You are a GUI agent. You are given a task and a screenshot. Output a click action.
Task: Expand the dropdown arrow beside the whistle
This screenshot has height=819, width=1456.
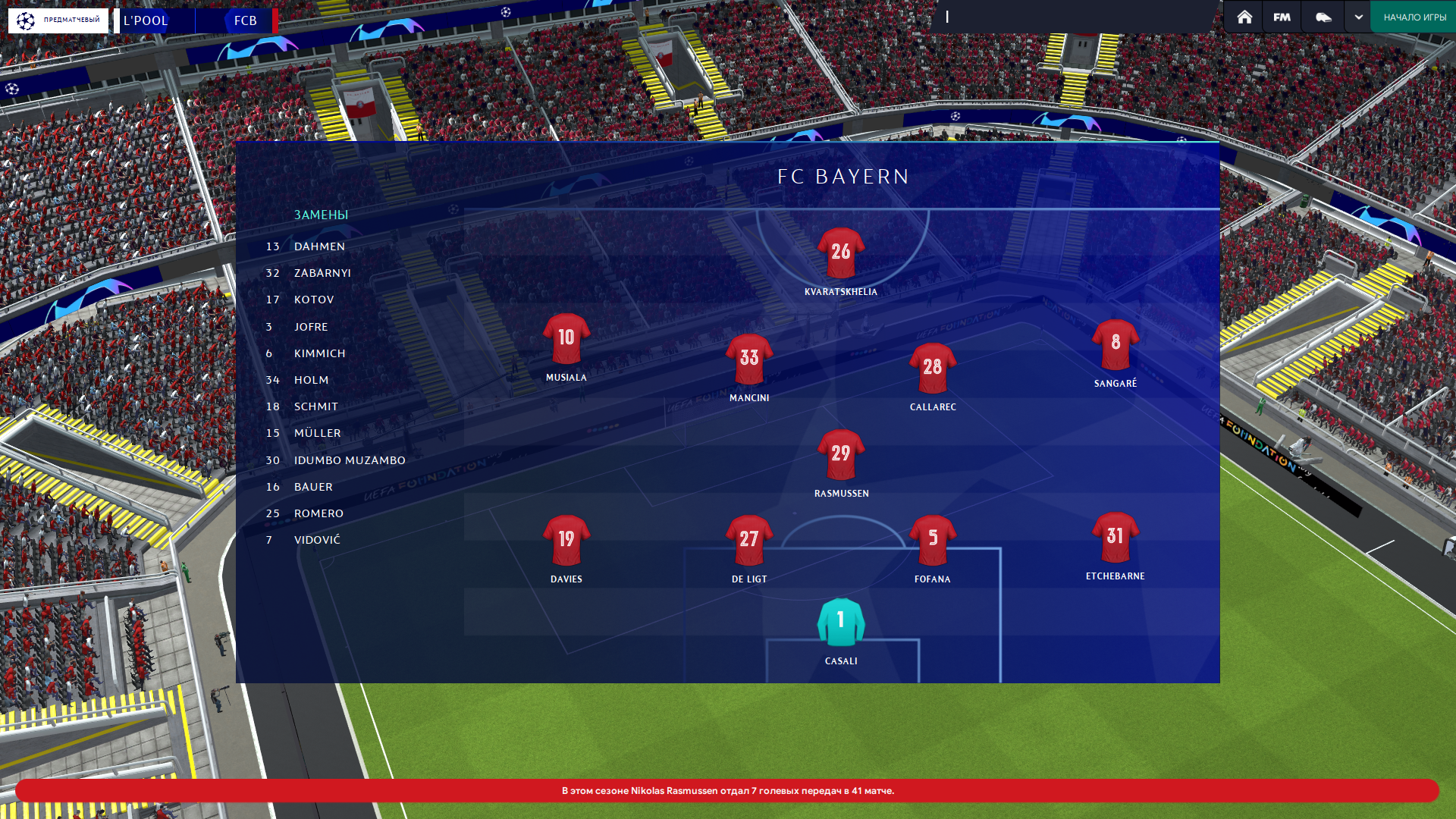[1358, 17]
